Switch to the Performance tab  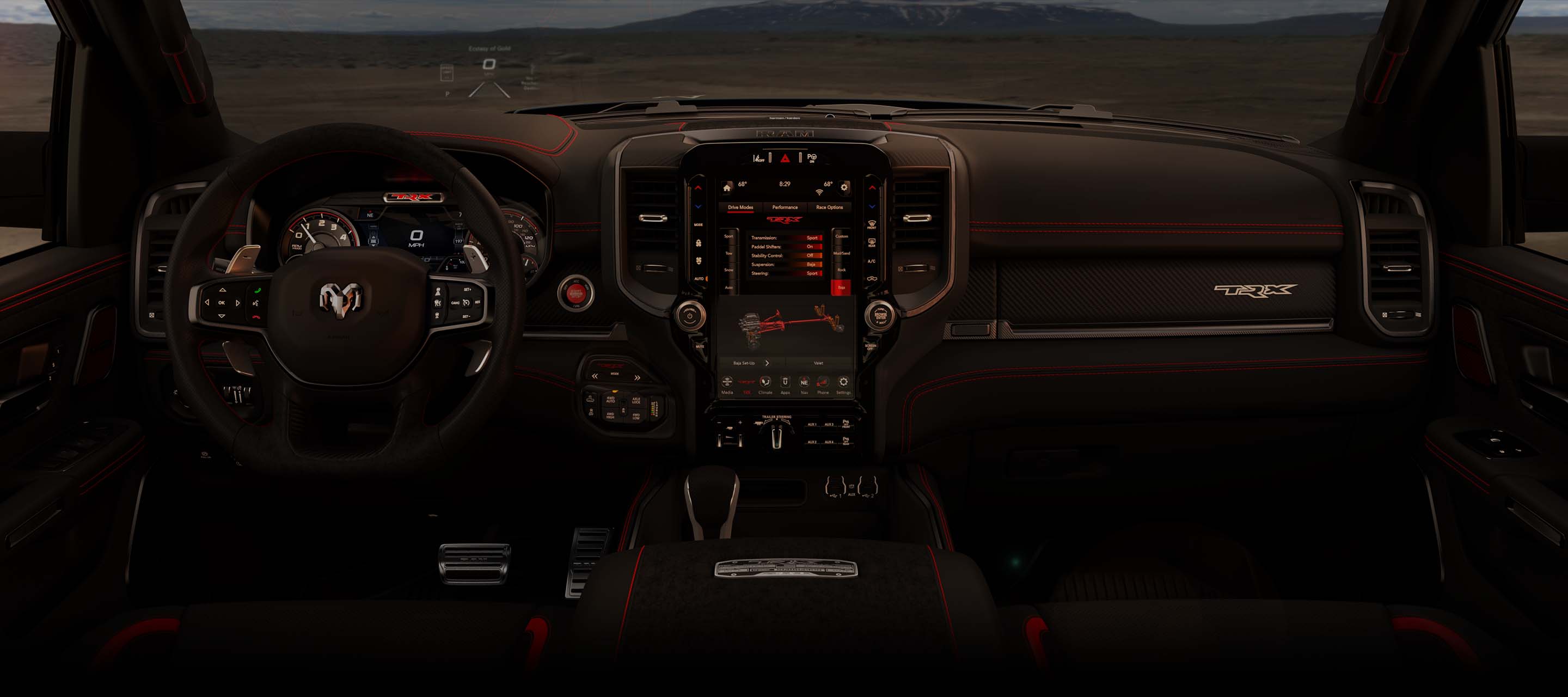(x=785, y=207)
